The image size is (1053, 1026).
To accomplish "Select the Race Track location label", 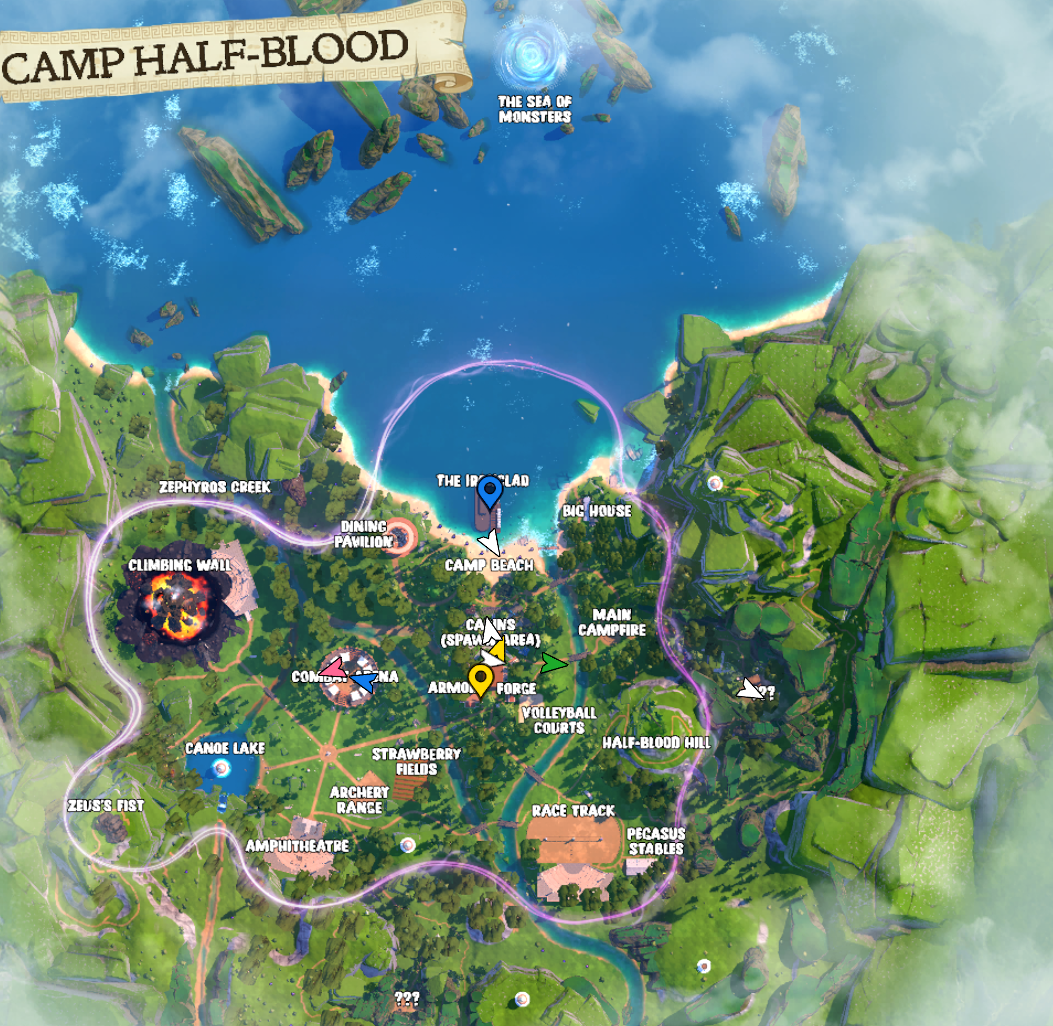I will pyautogui.click(x=573, y=810).
